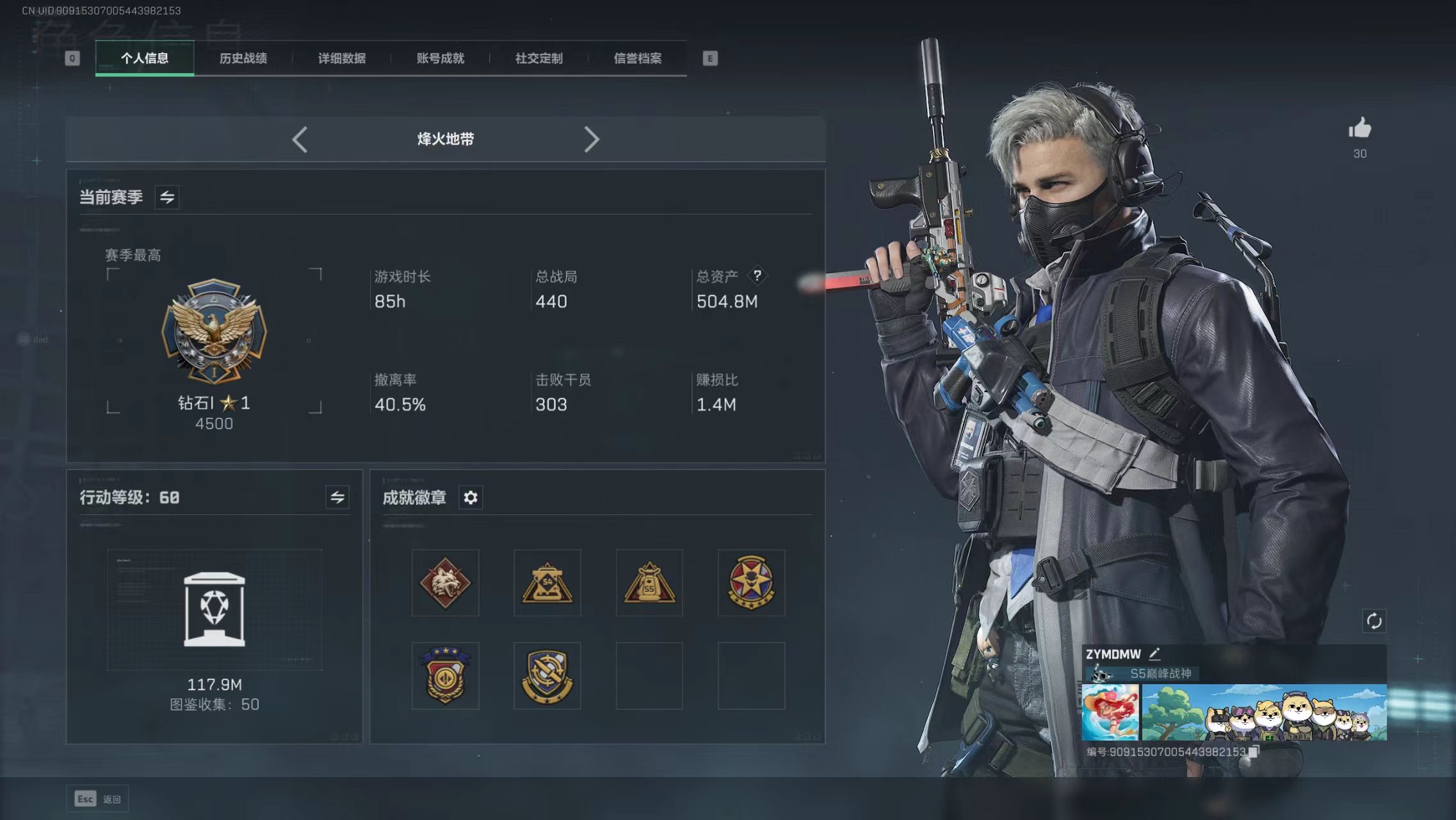
Task: Click the S4 key achievement badge
Action: pyautogui.click(x=547, y=582)
